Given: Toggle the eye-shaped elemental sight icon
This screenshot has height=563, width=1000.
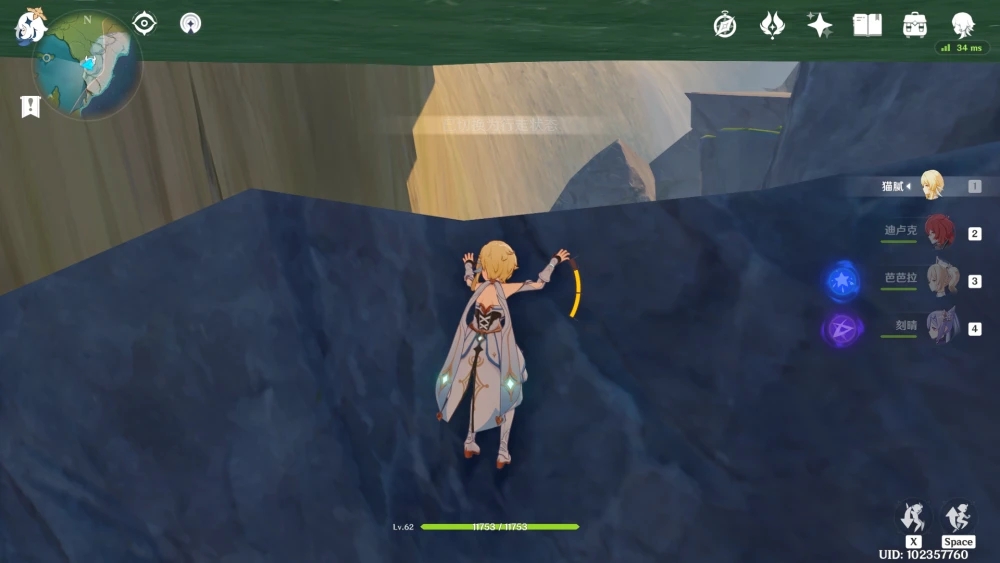Looking at the screenshot, I should point(145,23).
